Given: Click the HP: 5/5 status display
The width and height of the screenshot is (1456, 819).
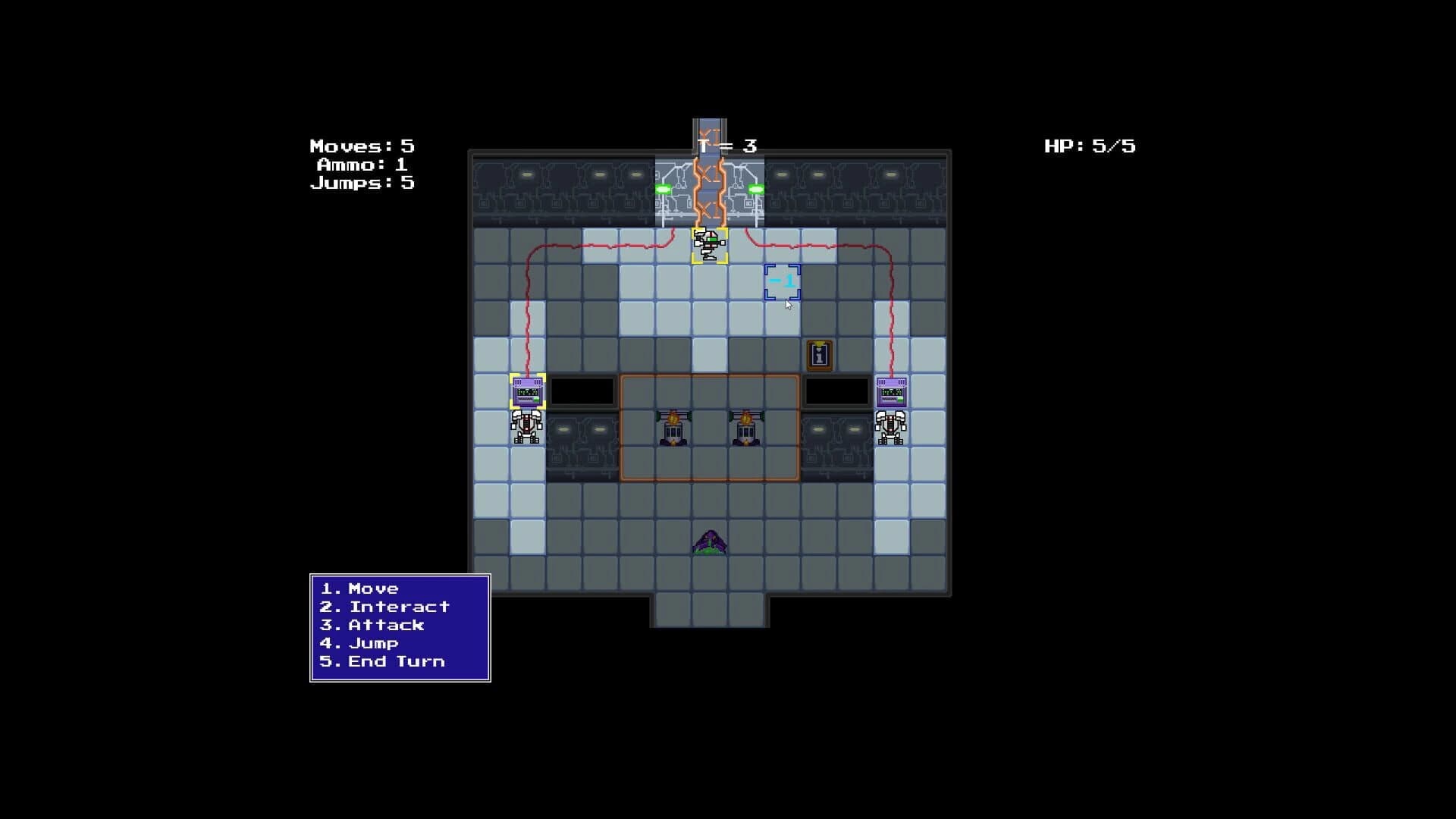Looking at the screenshot, I should pos(1090,146).
